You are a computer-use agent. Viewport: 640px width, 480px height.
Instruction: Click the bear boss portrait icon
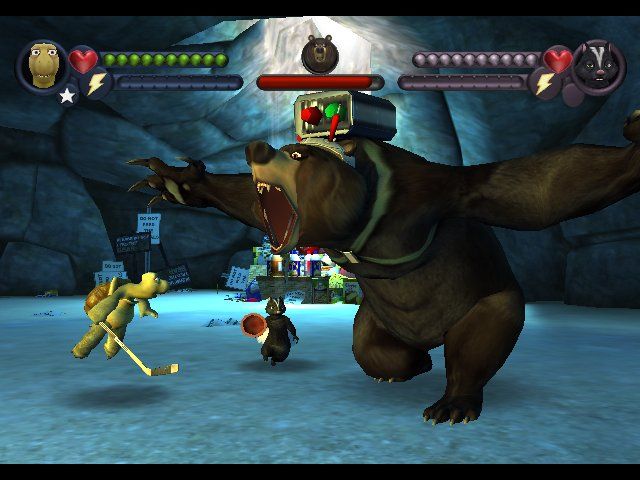coord(320,53)
